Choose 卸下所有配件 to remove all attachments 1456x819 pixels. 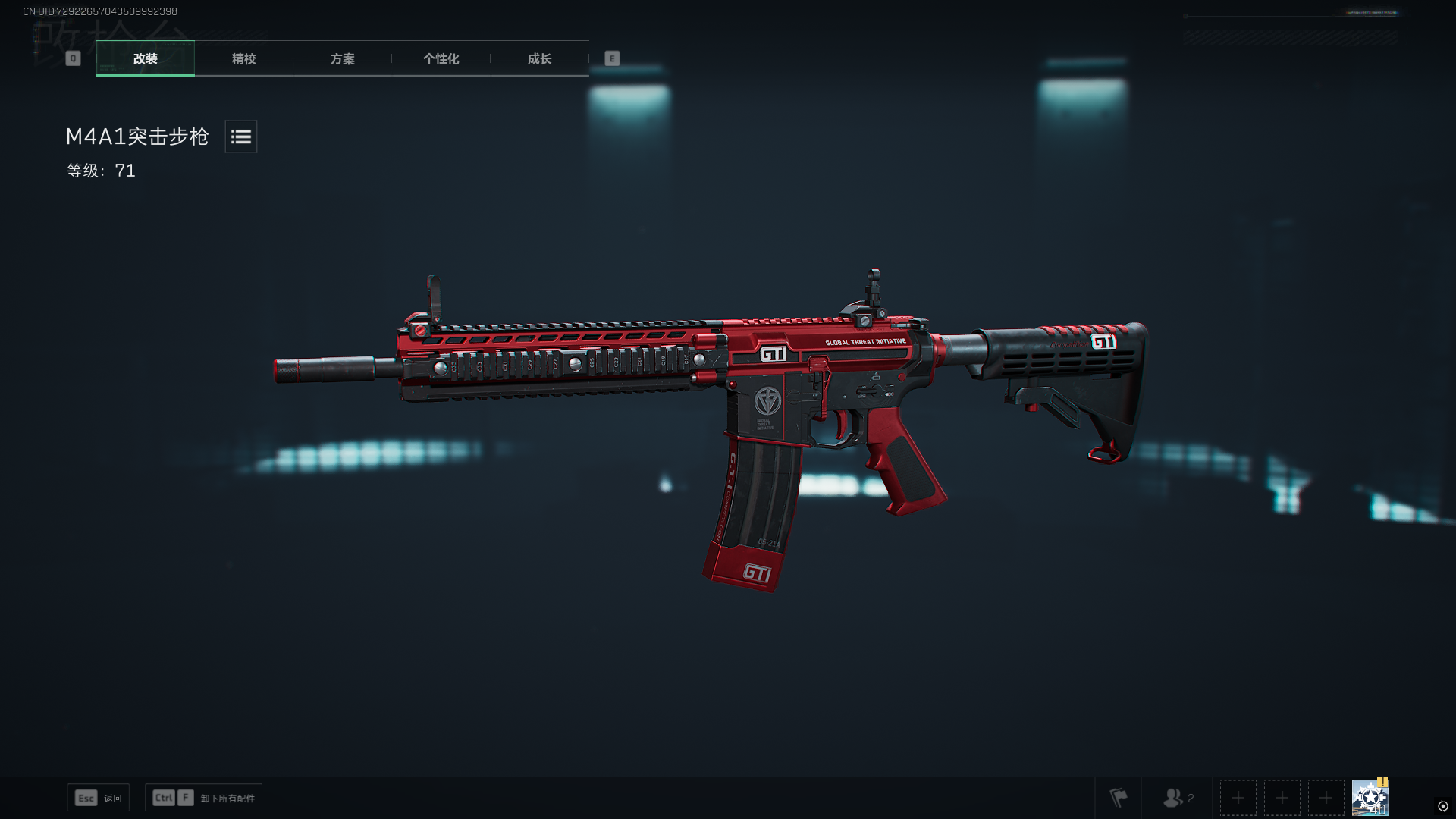click(x=204, y=798)
